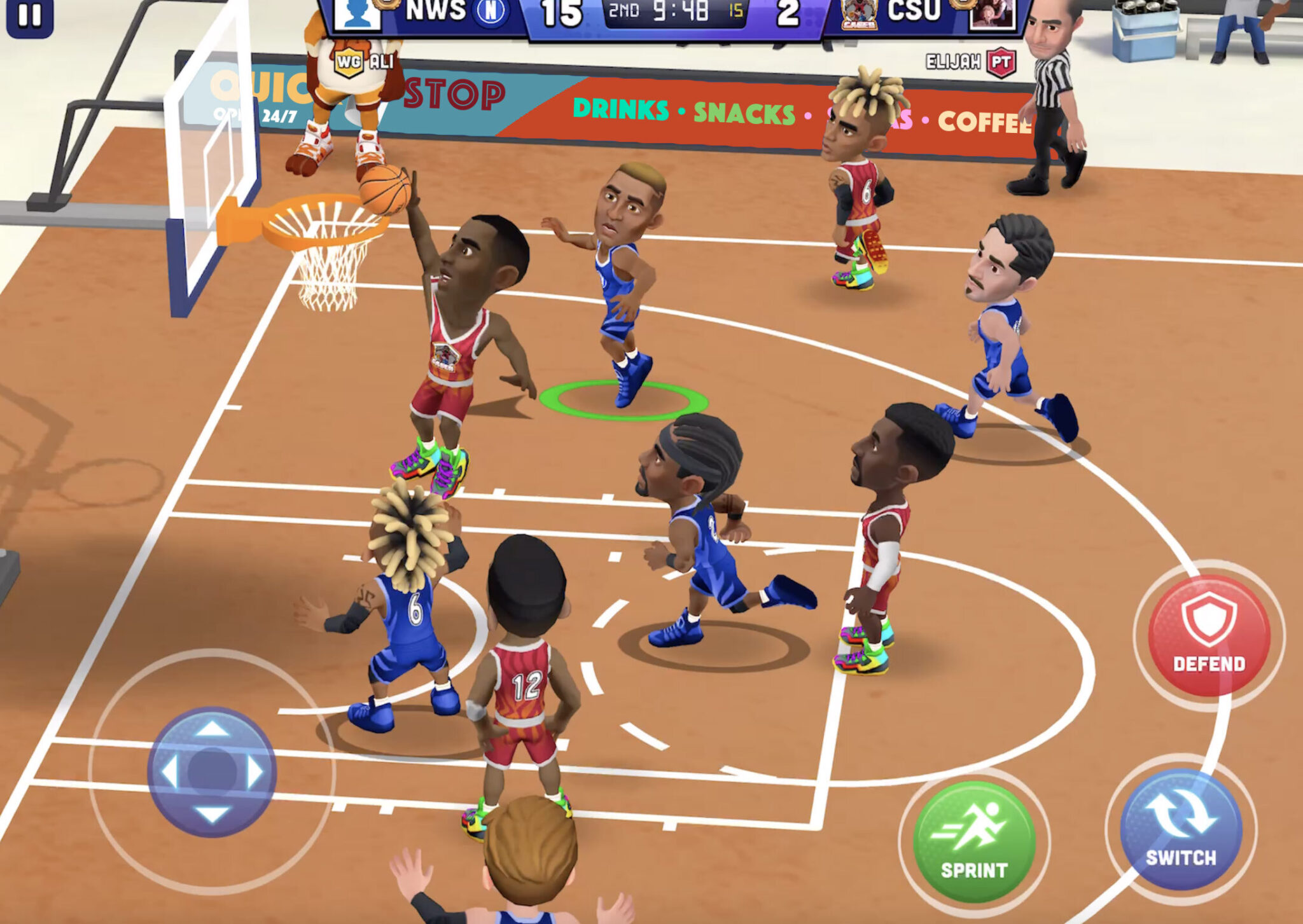Tap the down arrow on the joystick
Image resolution: width=1303 pixels, height=924 pixels.
point(212,815)
